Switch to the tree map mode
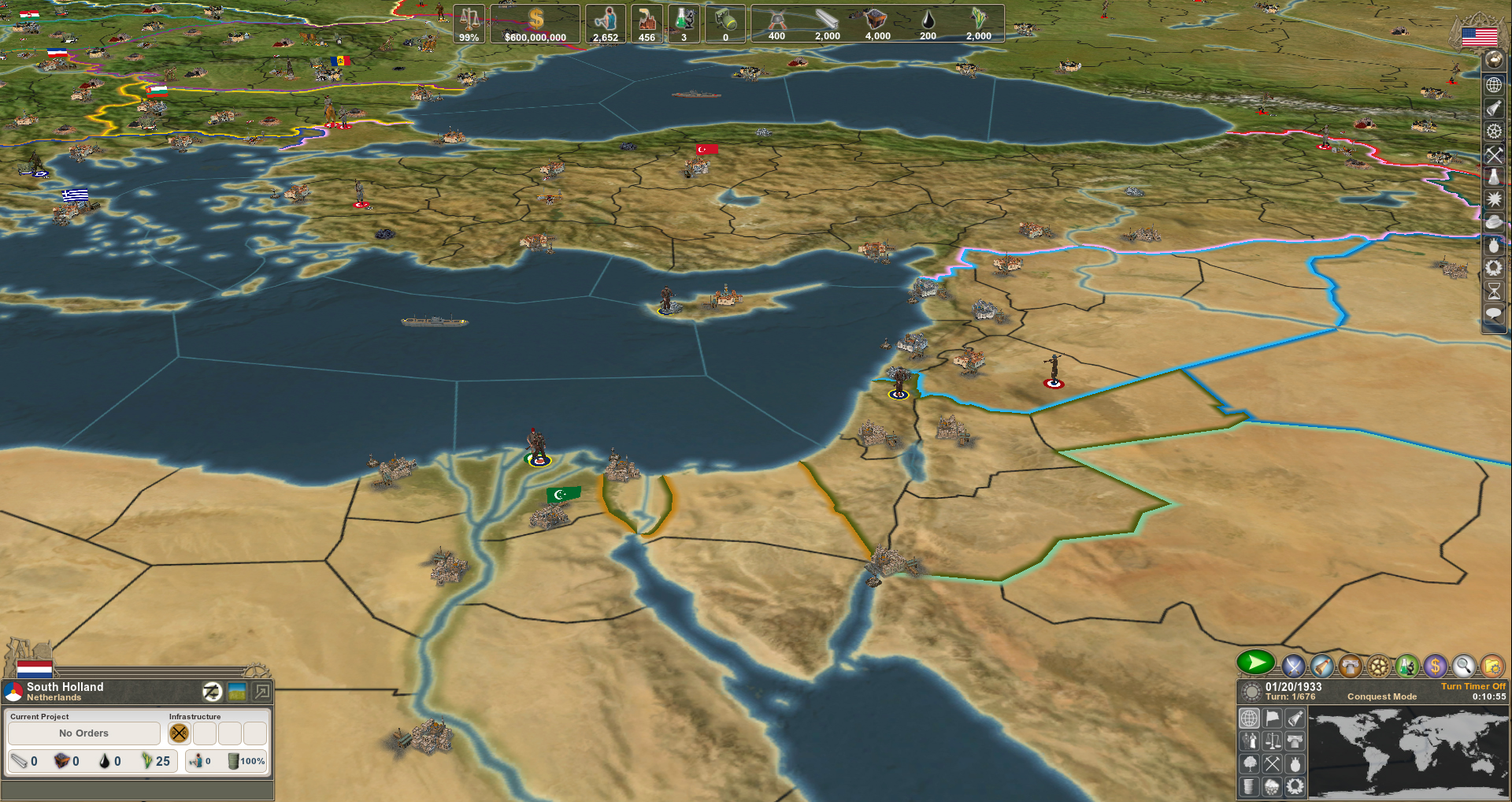 pos(1250,764)
